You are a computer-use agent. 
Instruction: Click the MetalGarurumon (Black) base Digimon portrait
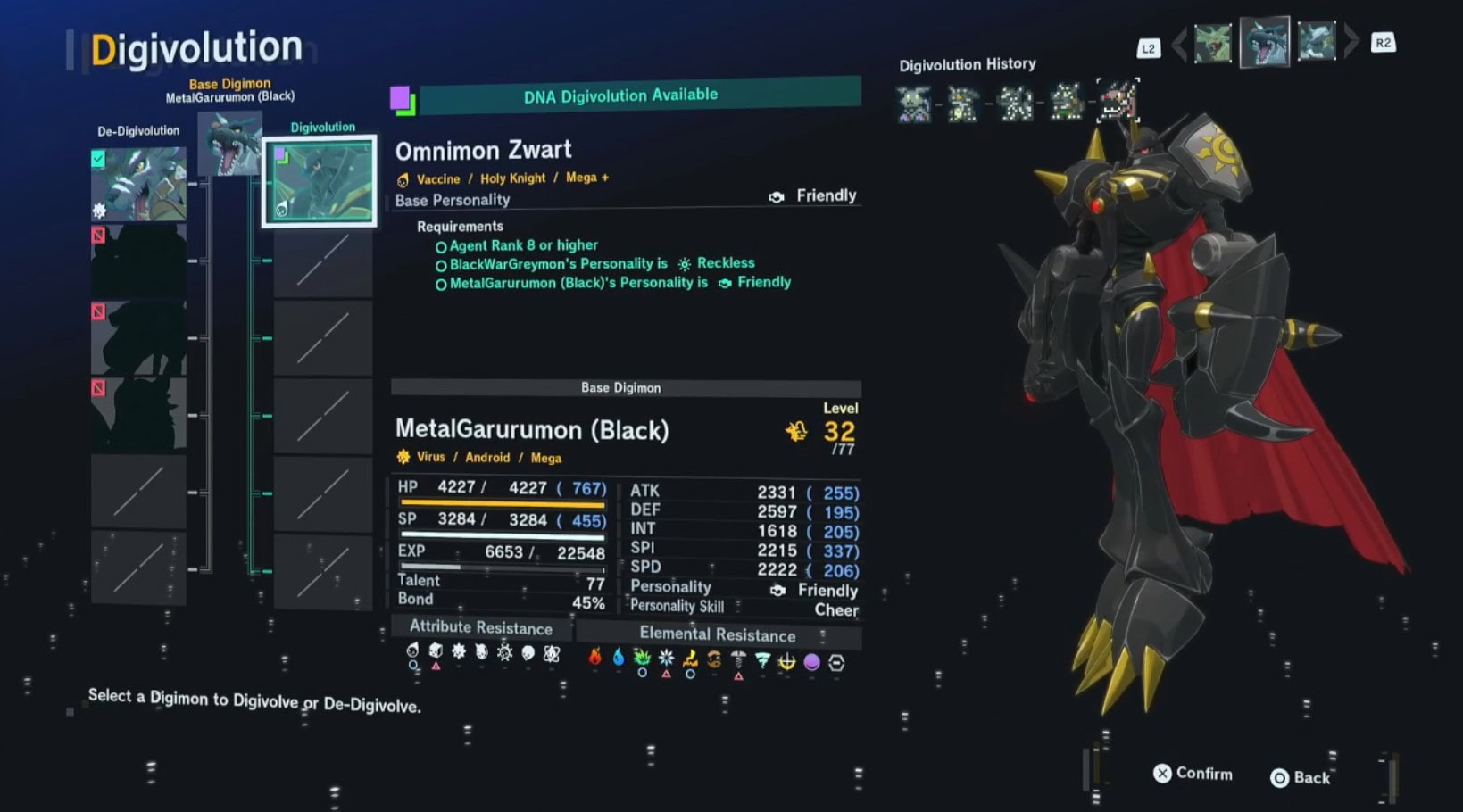coord(229,144)
